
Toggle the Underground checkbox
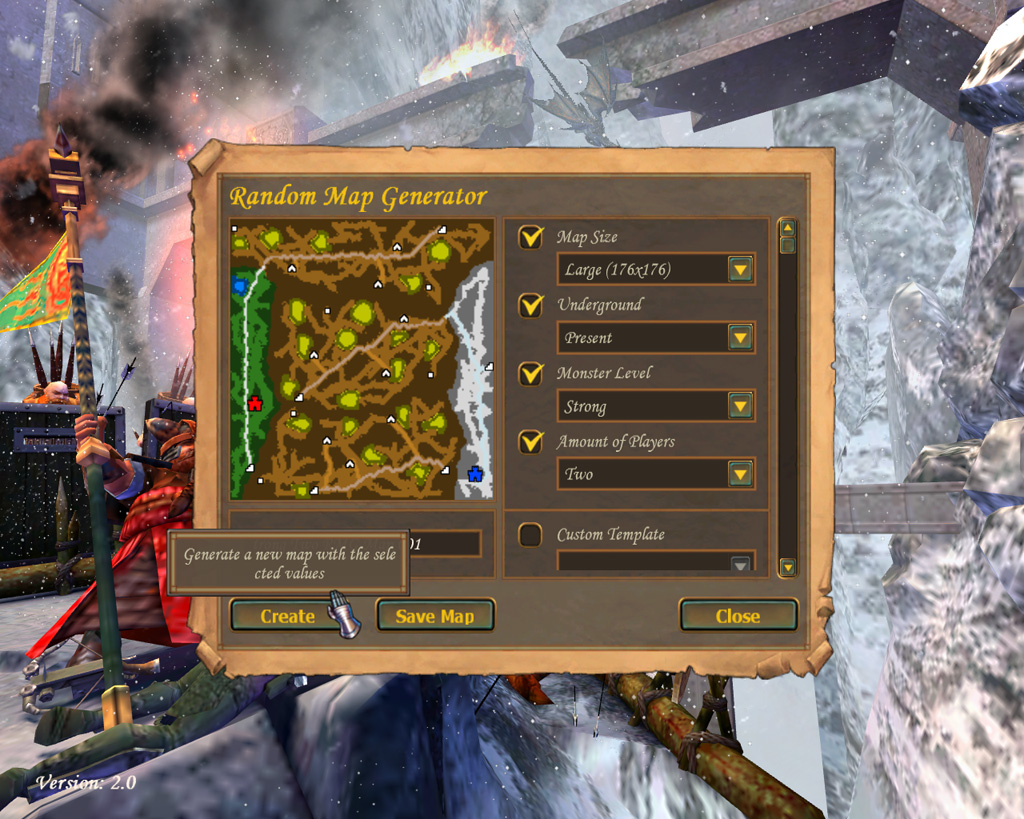[x=531, y=305]
